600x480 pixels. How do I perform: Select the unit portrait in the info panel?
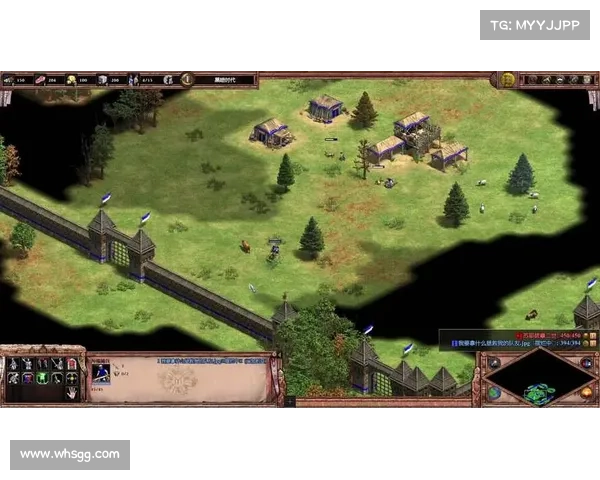point(101,372)
